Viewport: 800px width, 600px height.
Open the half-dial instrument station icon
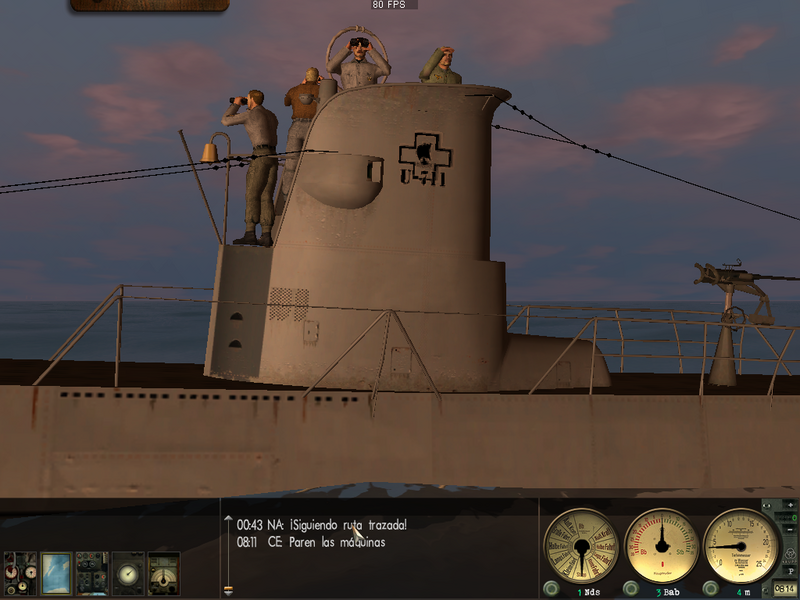[164, 573]
